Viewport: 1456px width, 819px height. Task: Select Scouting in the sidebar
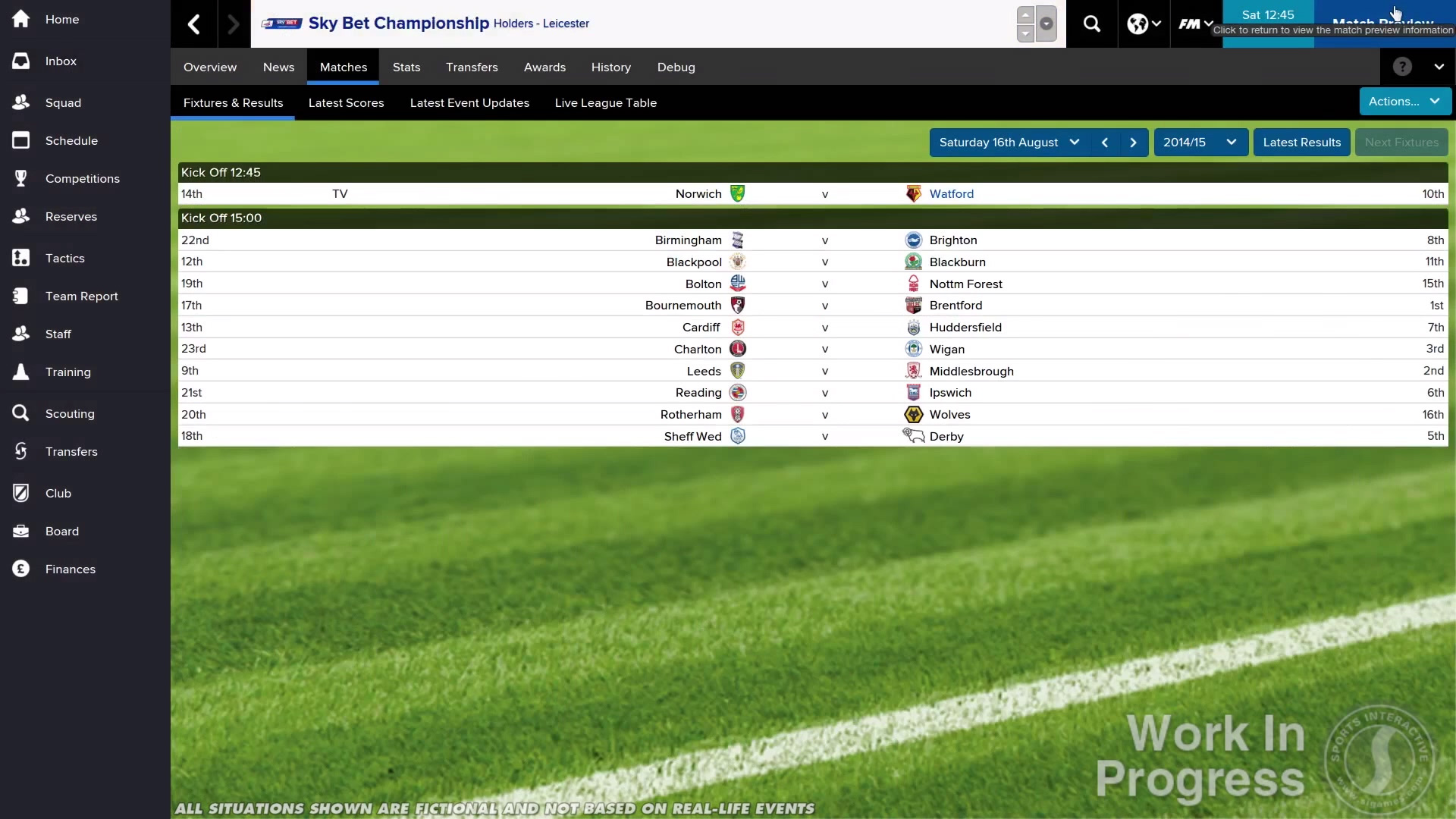70,414
